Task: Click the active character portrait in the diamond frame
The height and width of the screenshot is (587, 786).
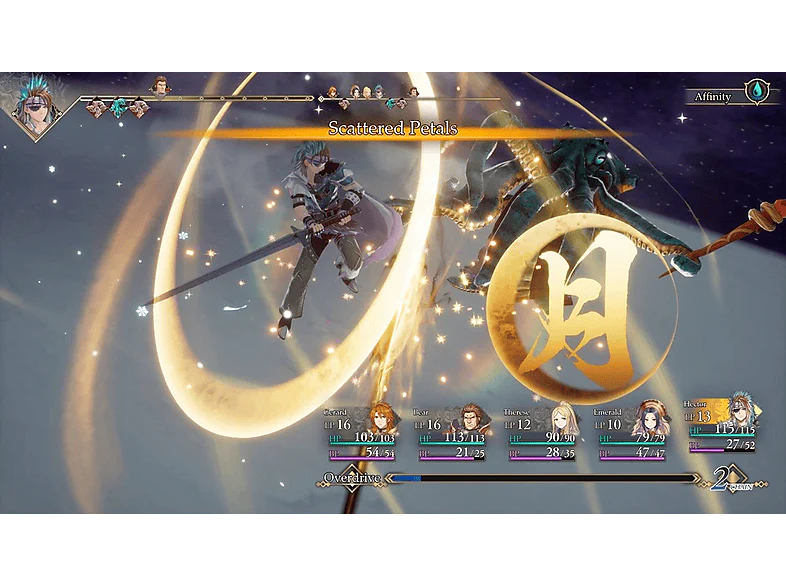Action: [35, 107]
